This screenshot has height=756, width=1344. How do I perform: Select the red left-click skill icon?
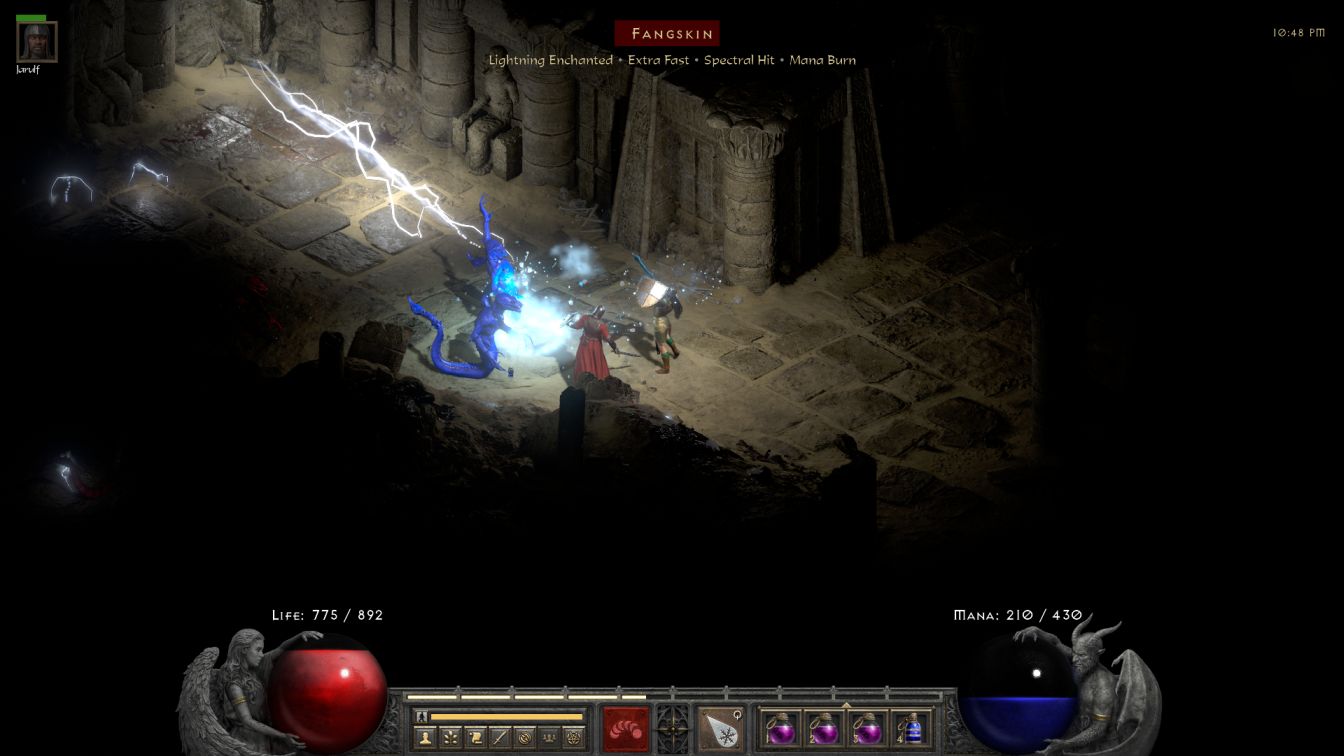[x=625, y=727]
